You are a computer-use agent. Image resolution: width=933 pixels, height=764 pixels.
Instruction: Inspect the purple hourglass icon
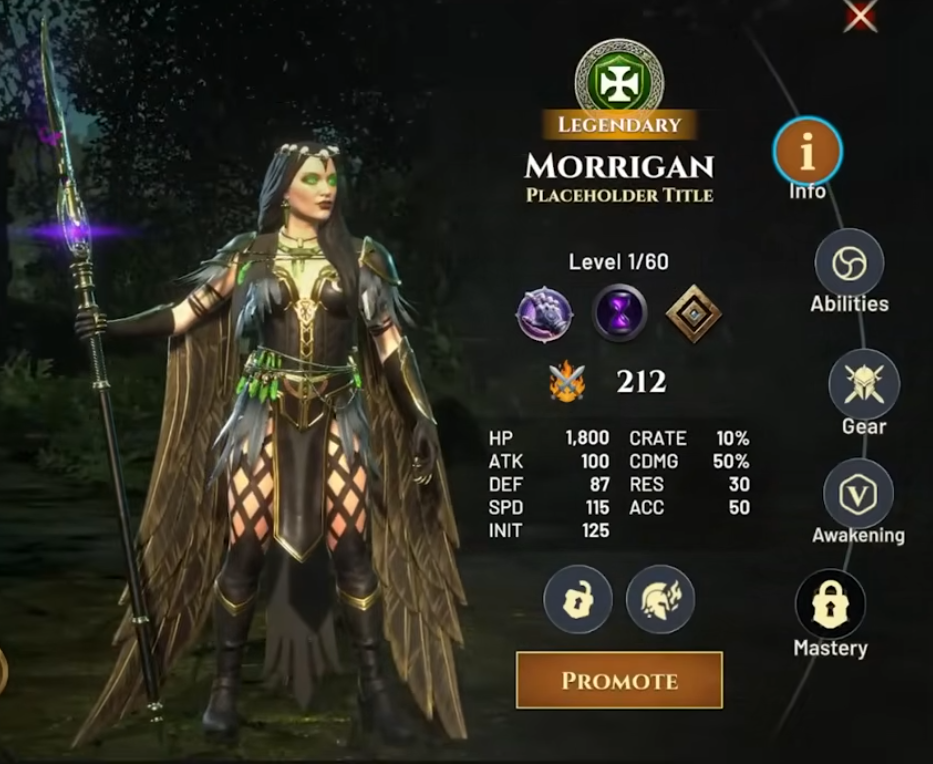619,314
